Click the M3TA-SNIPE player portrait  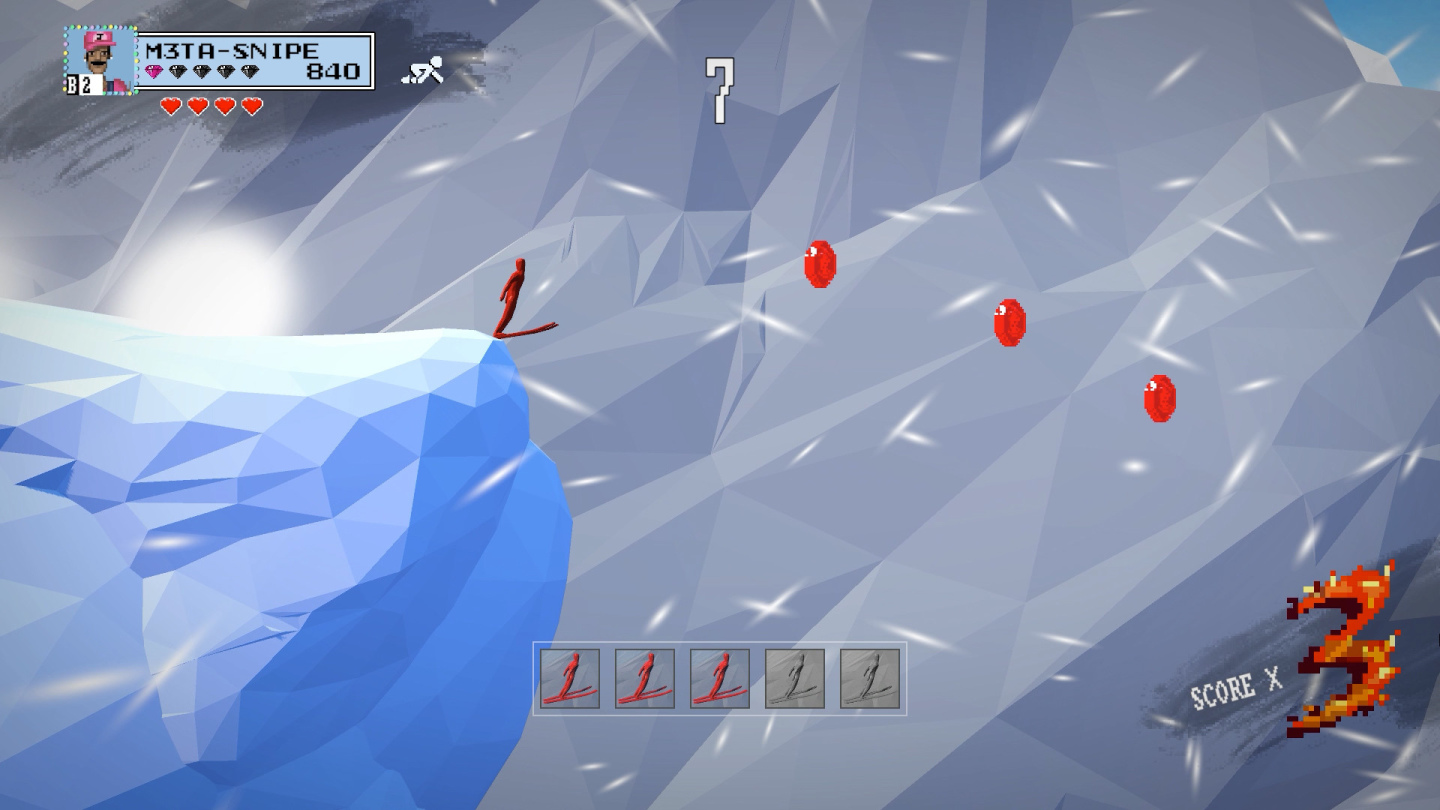click(x=101, y=59)
